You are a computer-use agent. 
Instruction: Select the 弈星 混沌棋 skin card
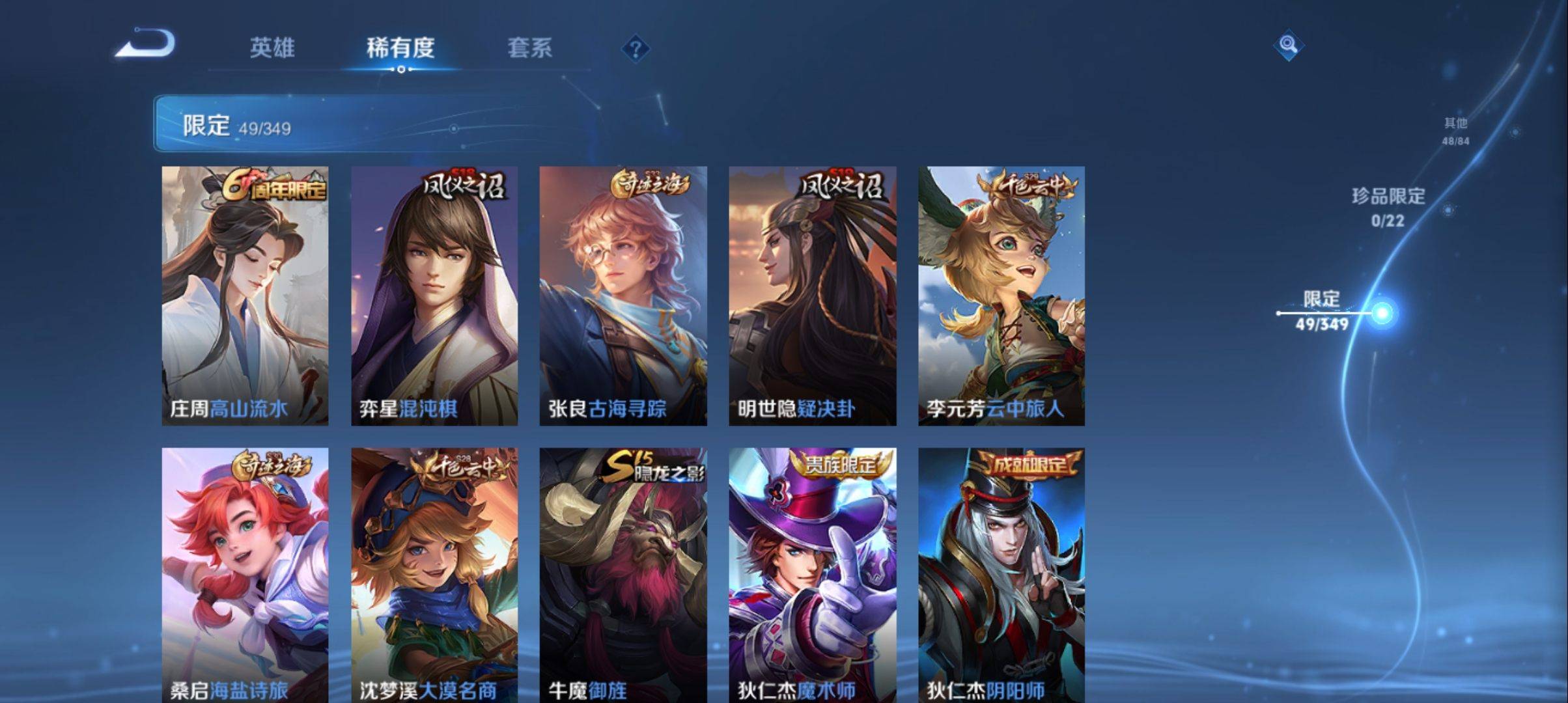(434, 296)
